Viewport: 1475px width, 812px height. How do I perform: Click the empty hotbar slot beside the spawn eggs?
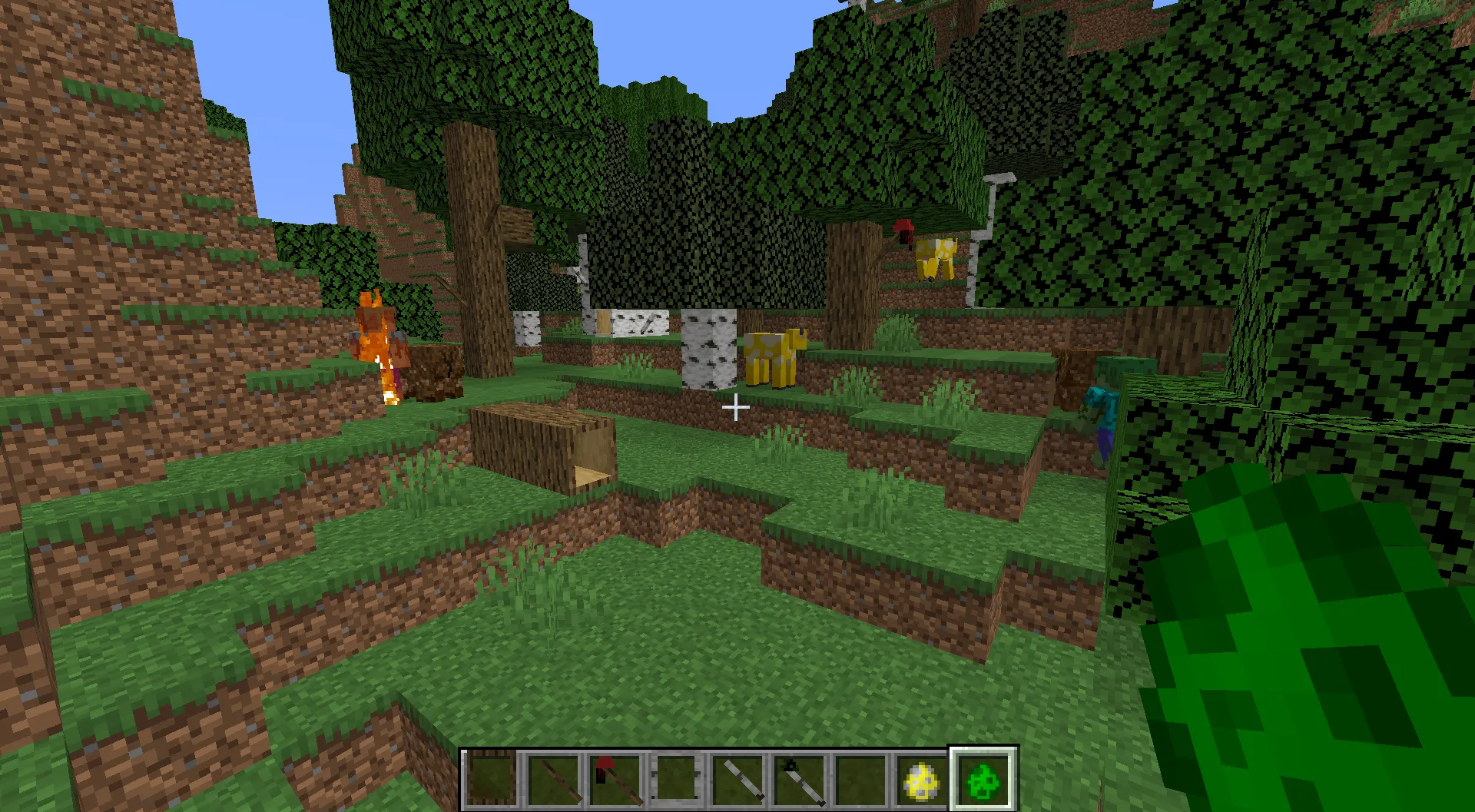[x=859, y=780]
